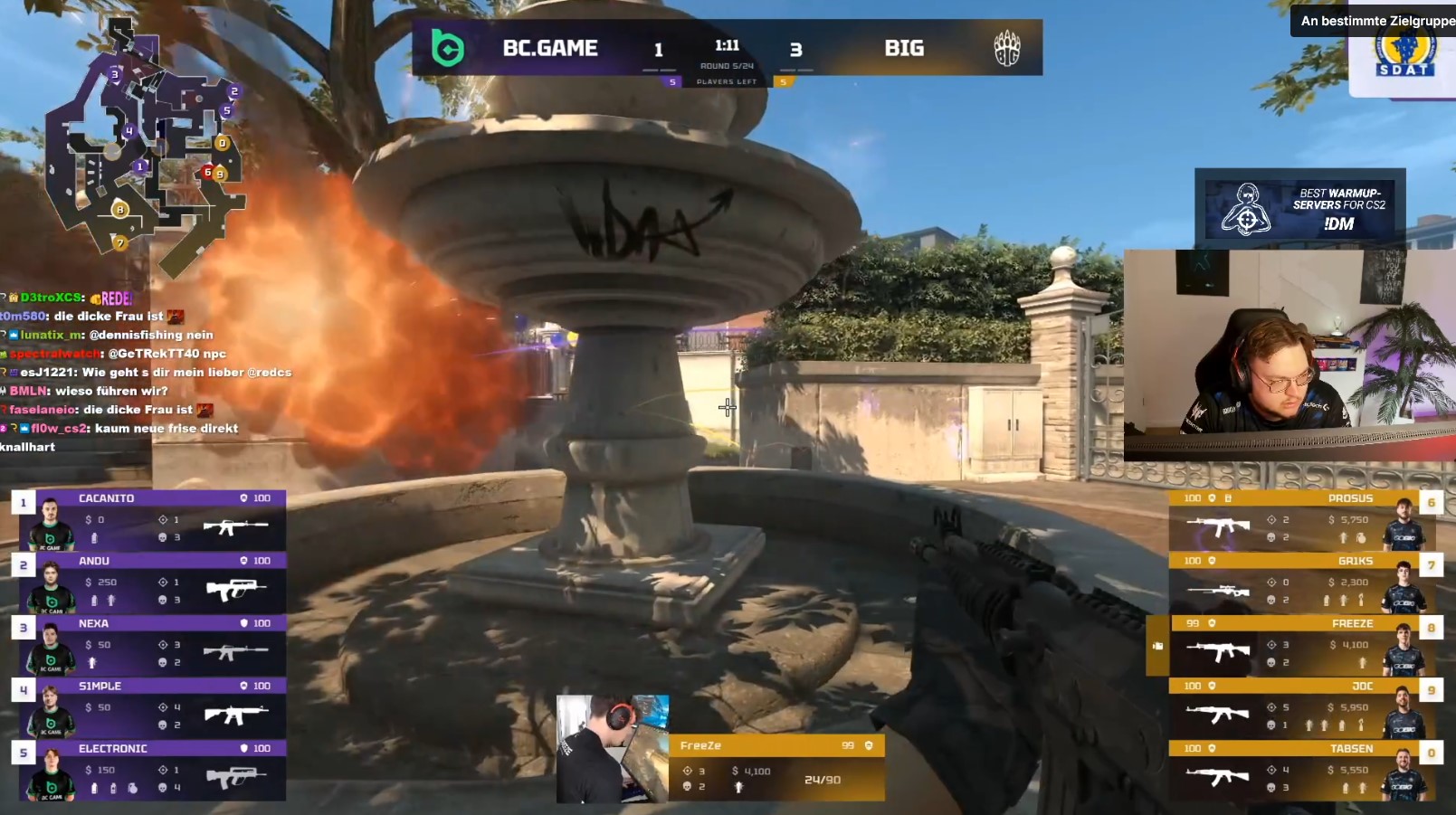The height and width of the screenshot is (815, 1456).
Task: Click the BC.GAME team logo
Action: 448,48
